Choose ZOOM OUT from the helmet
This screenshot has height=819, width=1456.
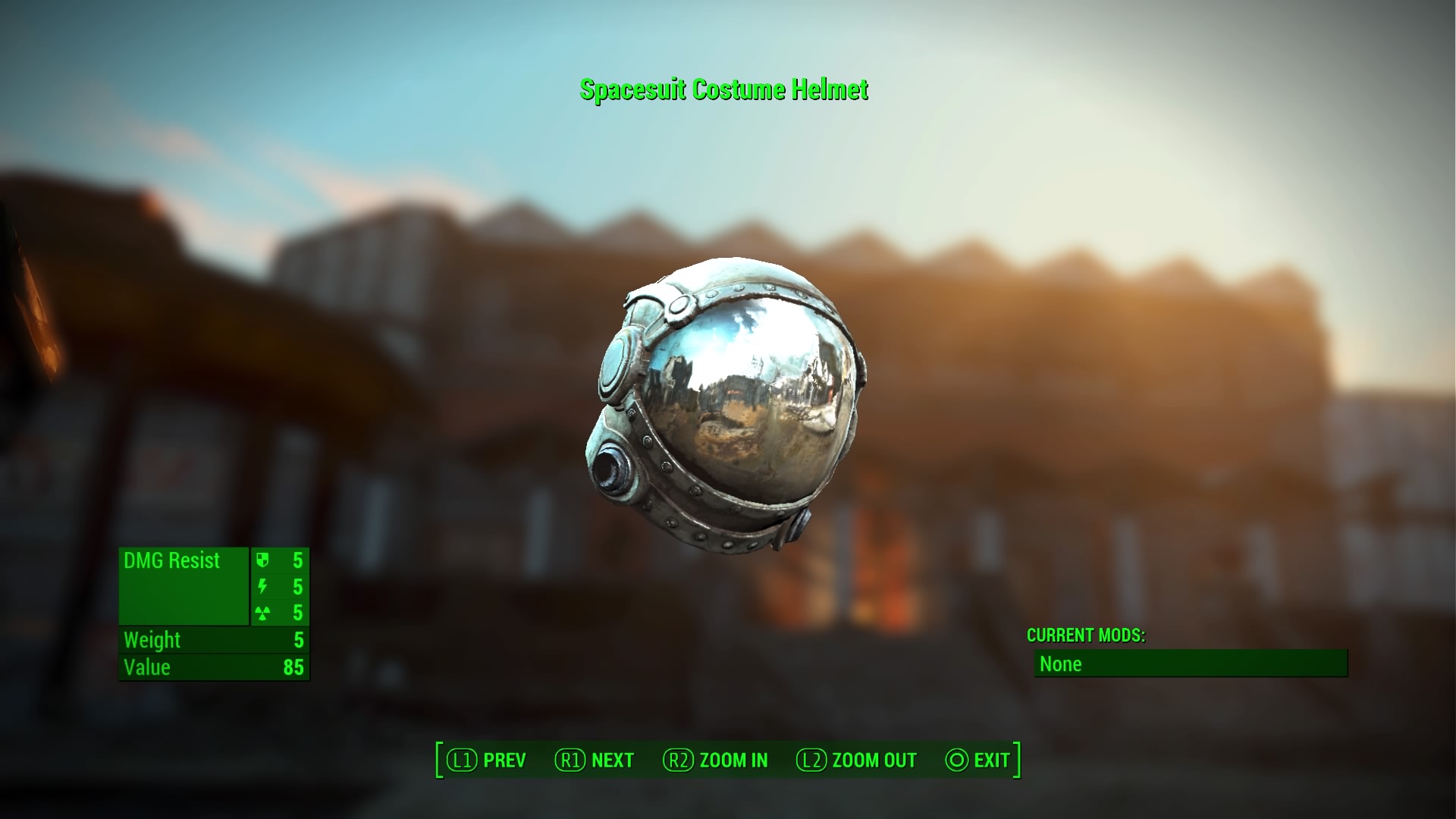click(857, 760)
